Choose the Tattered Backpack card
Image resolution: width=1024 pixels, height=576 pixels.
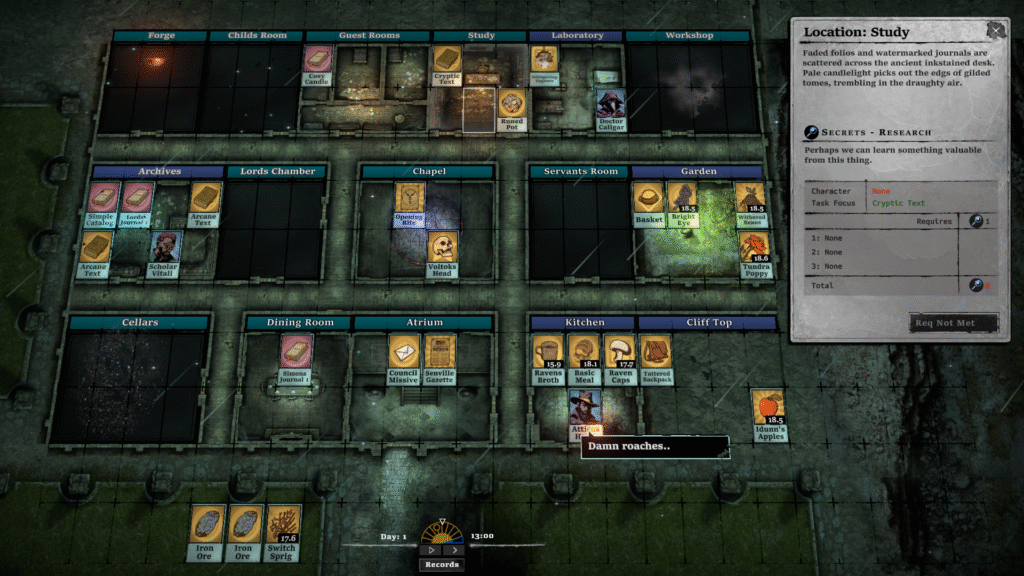tap(656, 357)
